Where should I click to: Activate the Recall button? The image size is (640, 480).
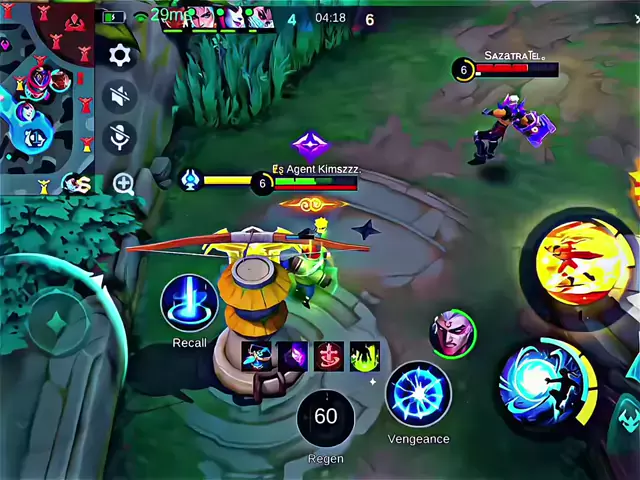click(189, 303)
